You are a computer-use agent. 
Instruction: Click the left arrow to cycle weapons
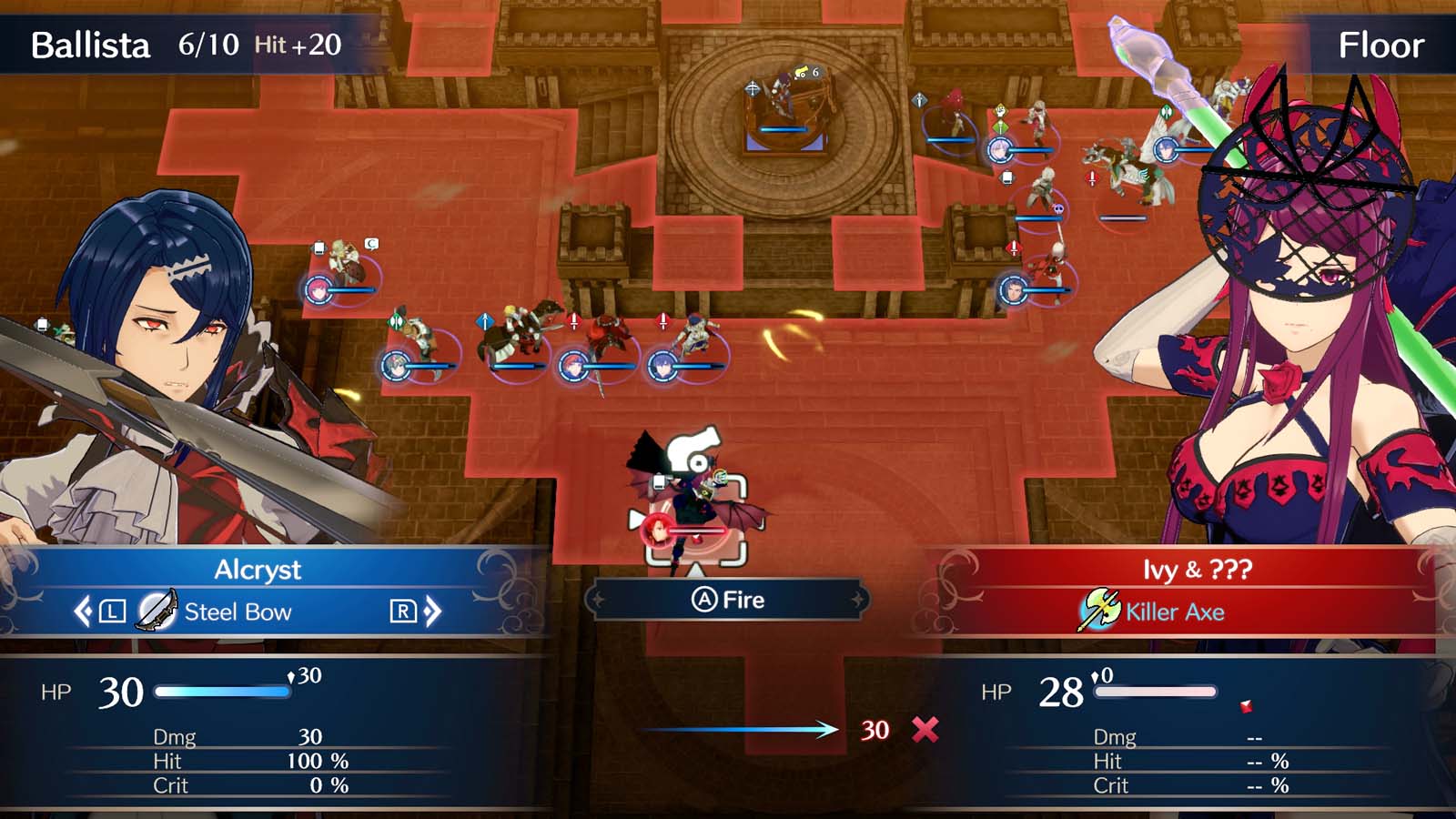pos(84,612)
